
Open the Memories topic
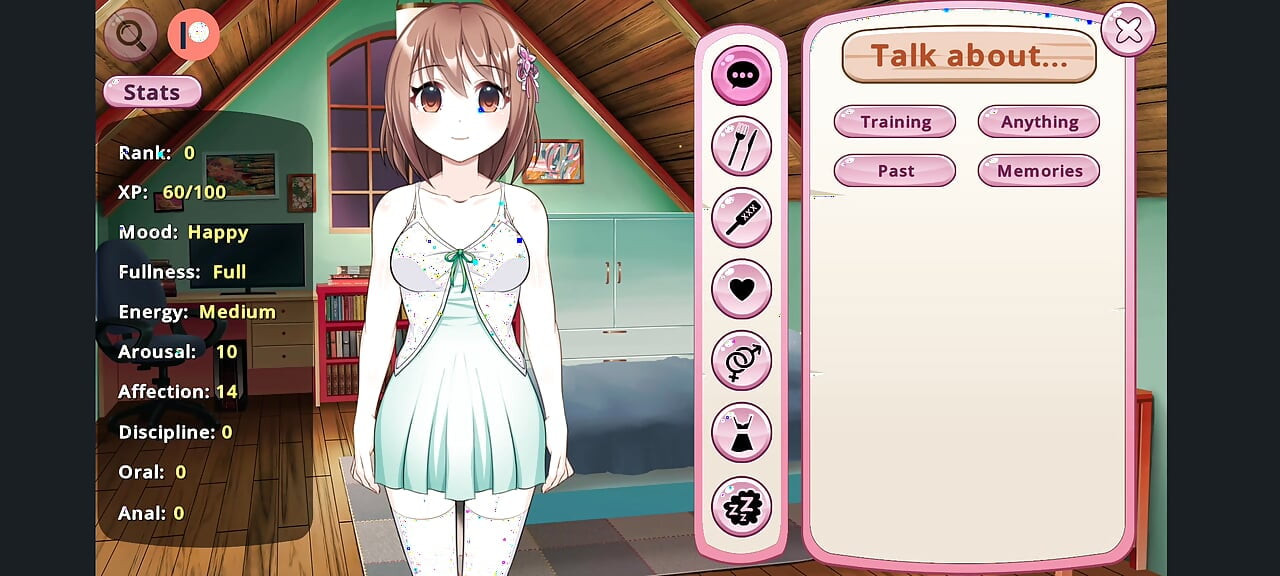tap(1039, 171)
